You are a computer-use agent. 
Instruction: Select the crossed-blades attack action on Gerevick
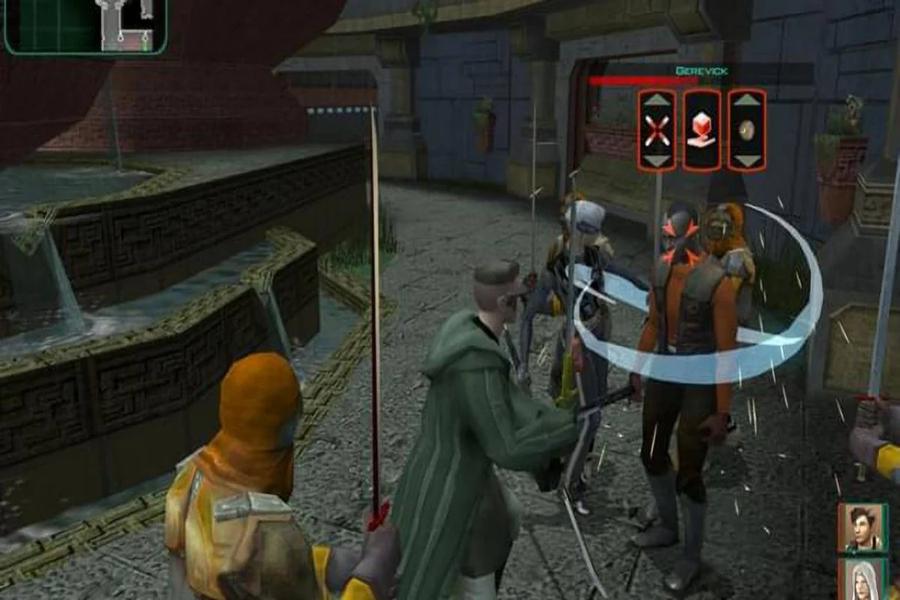click(657, 130)
